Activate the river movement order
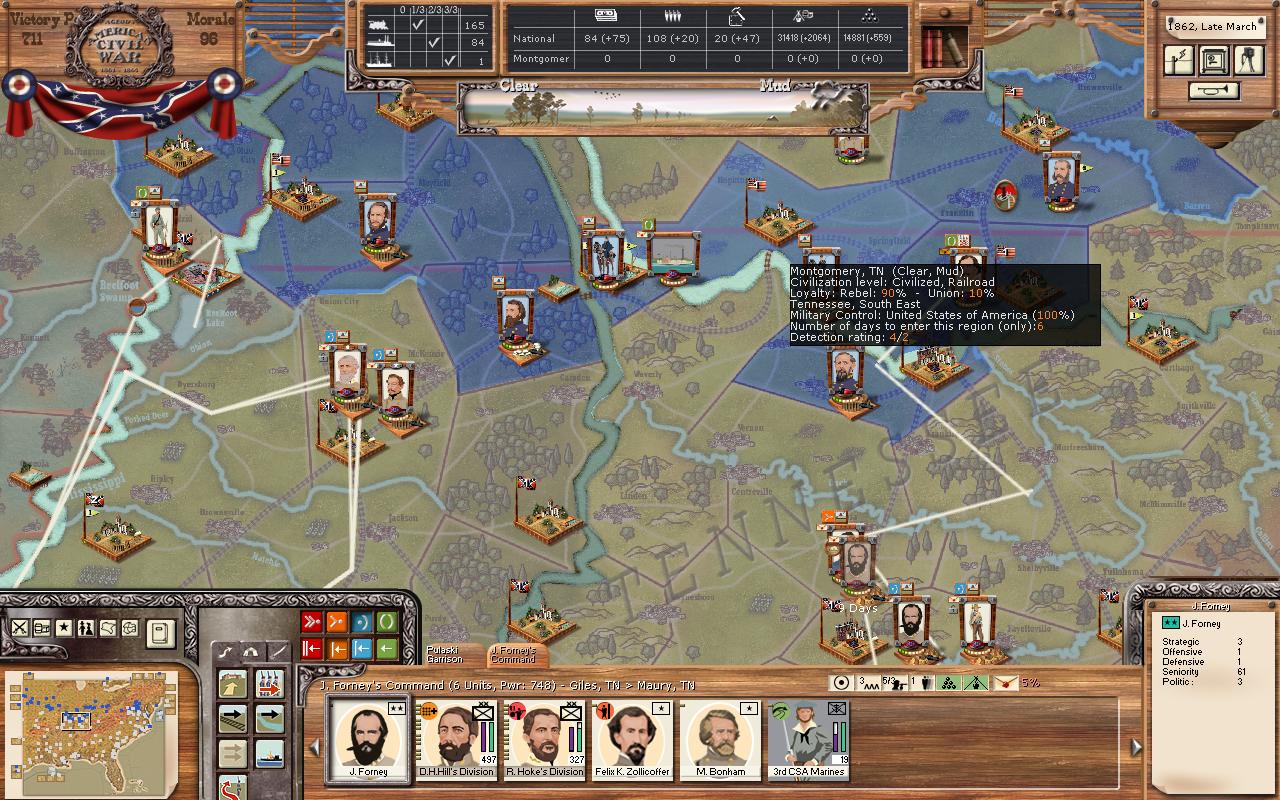1280x800 pixels. coord(269,718)
